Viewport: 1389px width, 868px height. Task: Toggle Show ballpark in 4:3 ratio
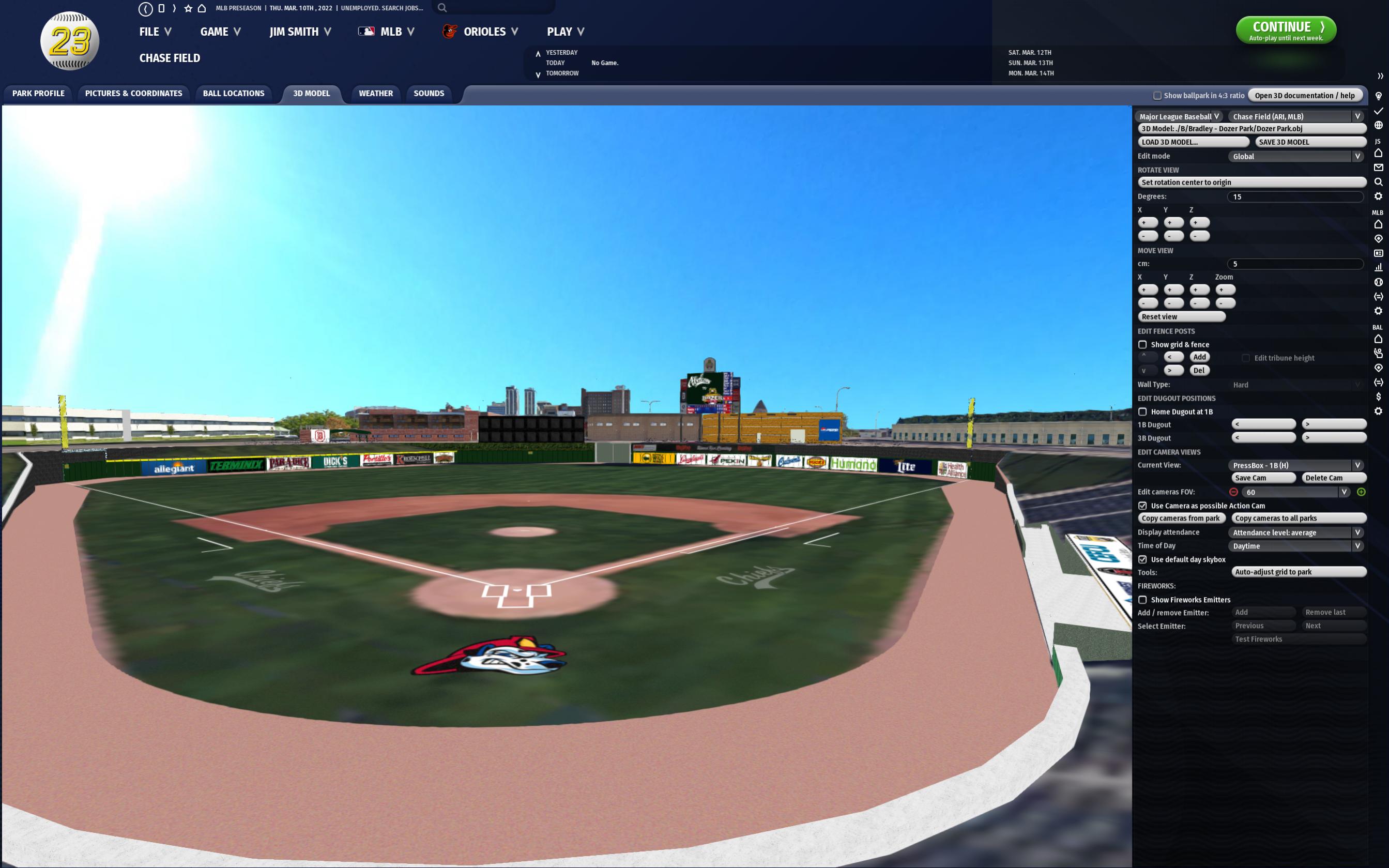click(1157, 96)
